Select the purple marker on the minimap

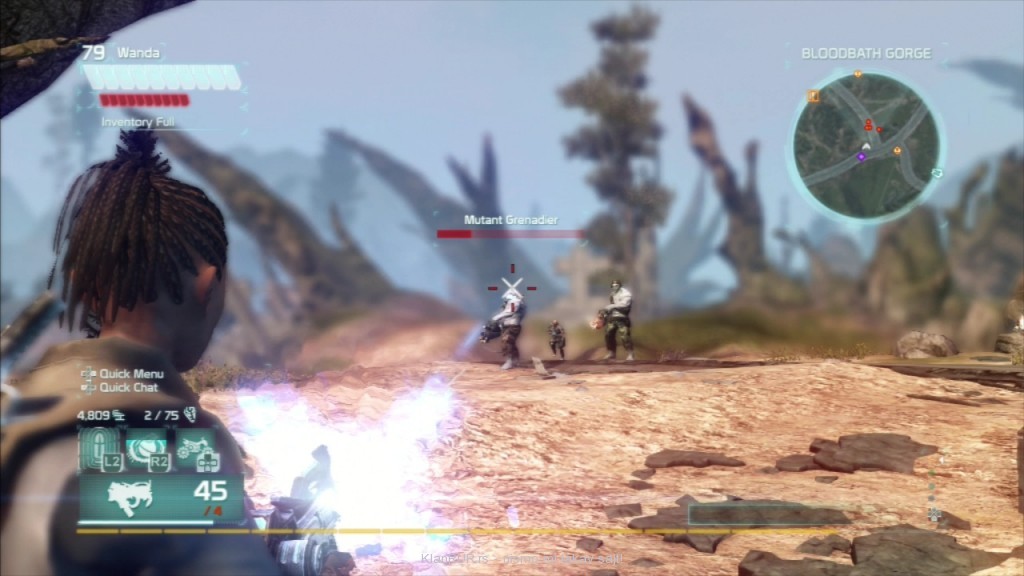[x=861, y=156]
